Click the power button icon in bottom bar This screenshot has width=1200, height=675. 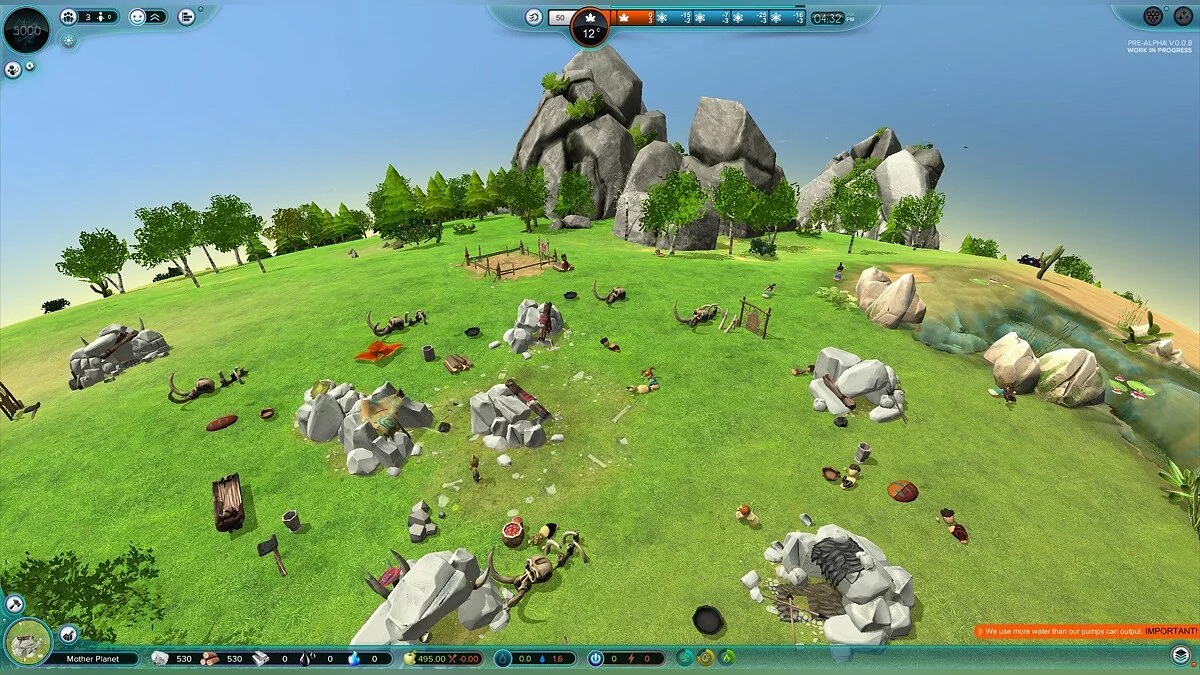596,658
